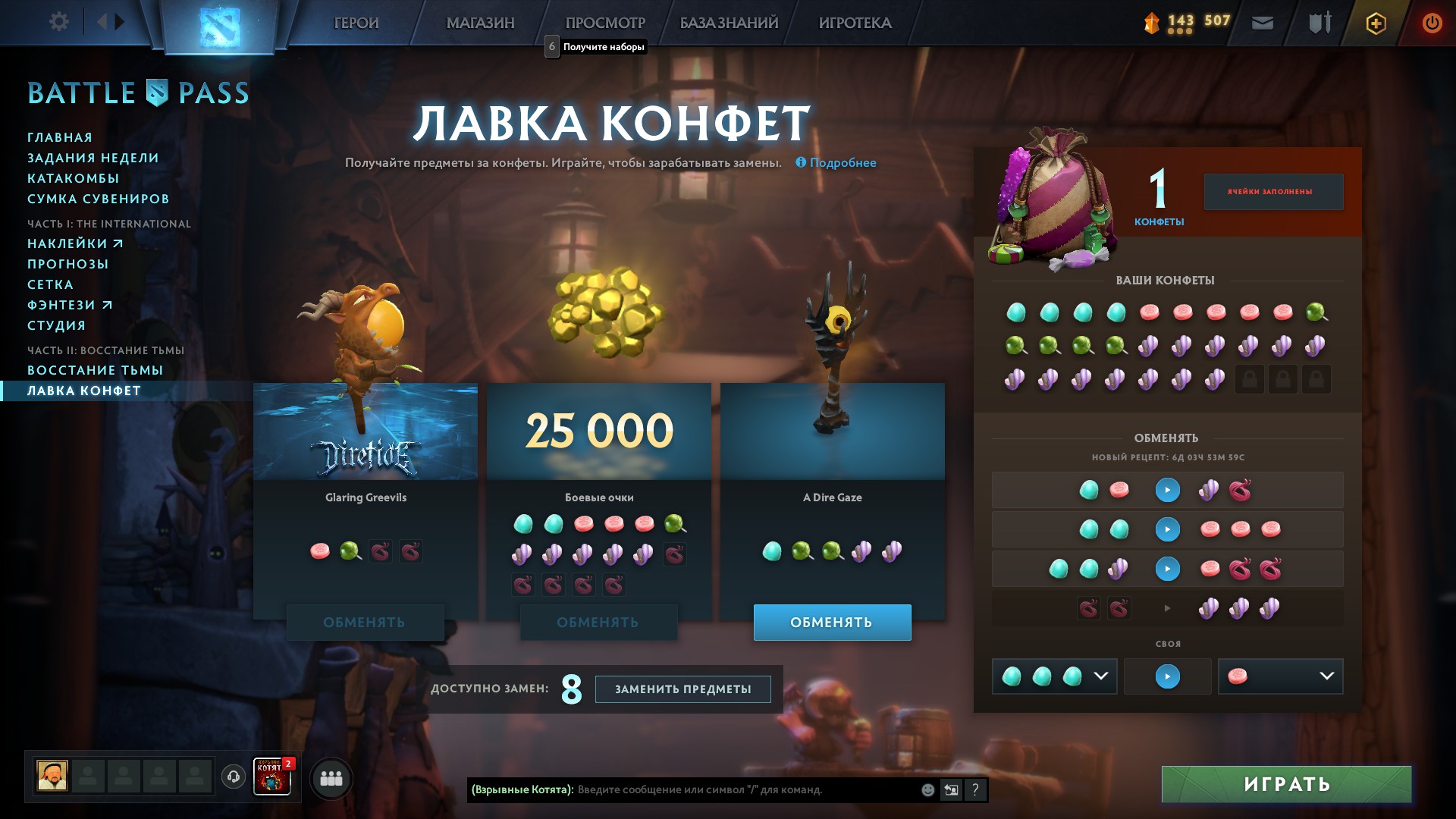Open chat help via the question mark icon
This screenshot has height=819, width=1456.
[x=975, y=789]
